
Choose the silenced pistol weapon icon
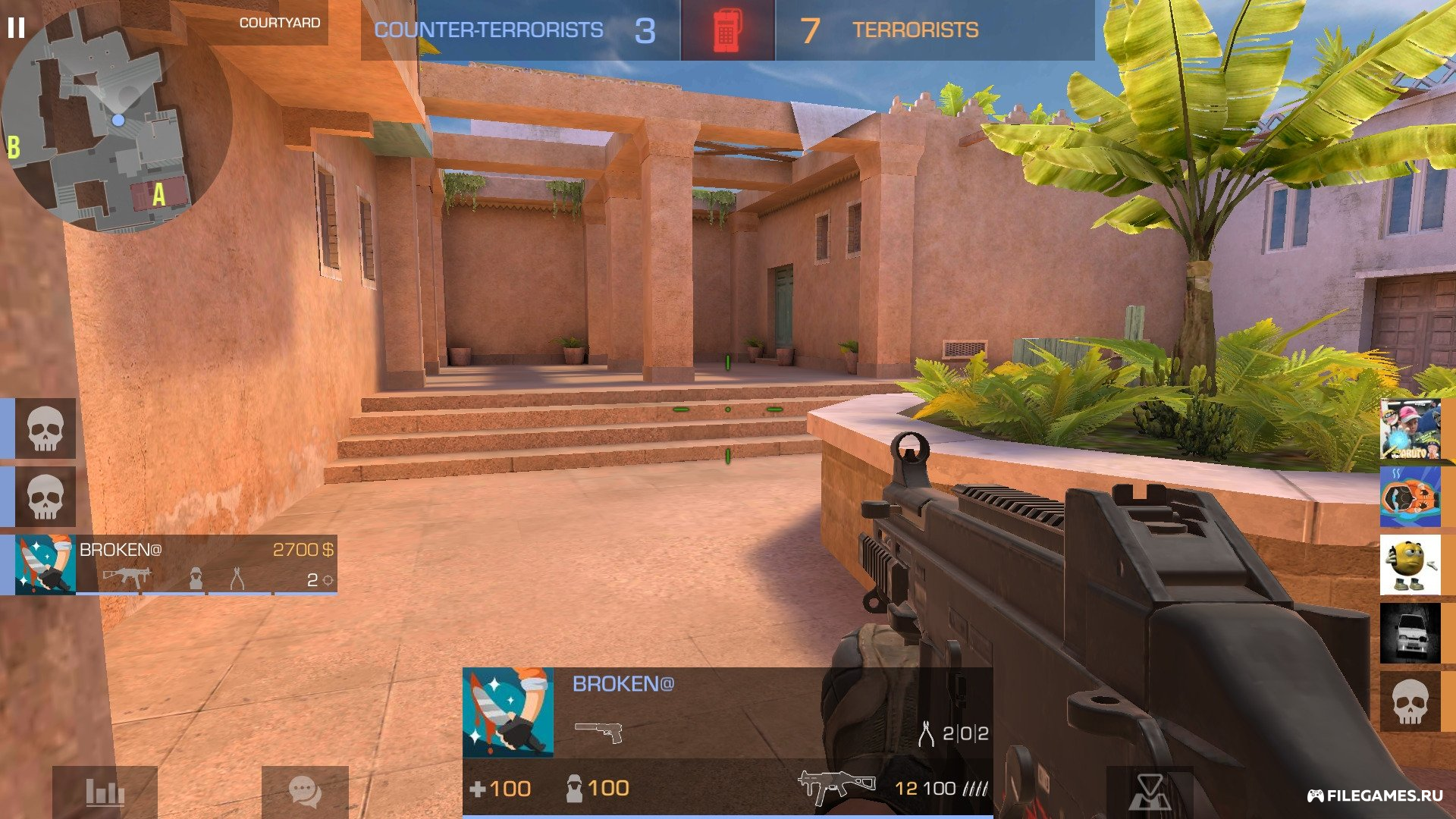click(x=599, y=732)
